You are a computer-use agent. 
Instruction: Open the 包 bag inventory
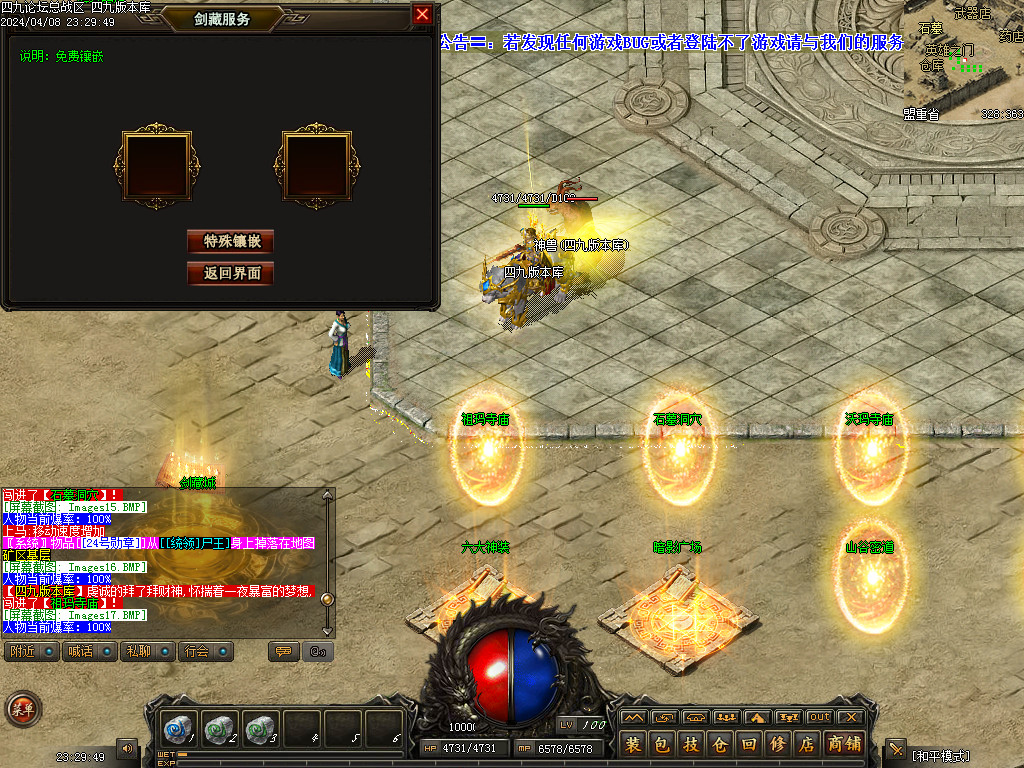662,744
